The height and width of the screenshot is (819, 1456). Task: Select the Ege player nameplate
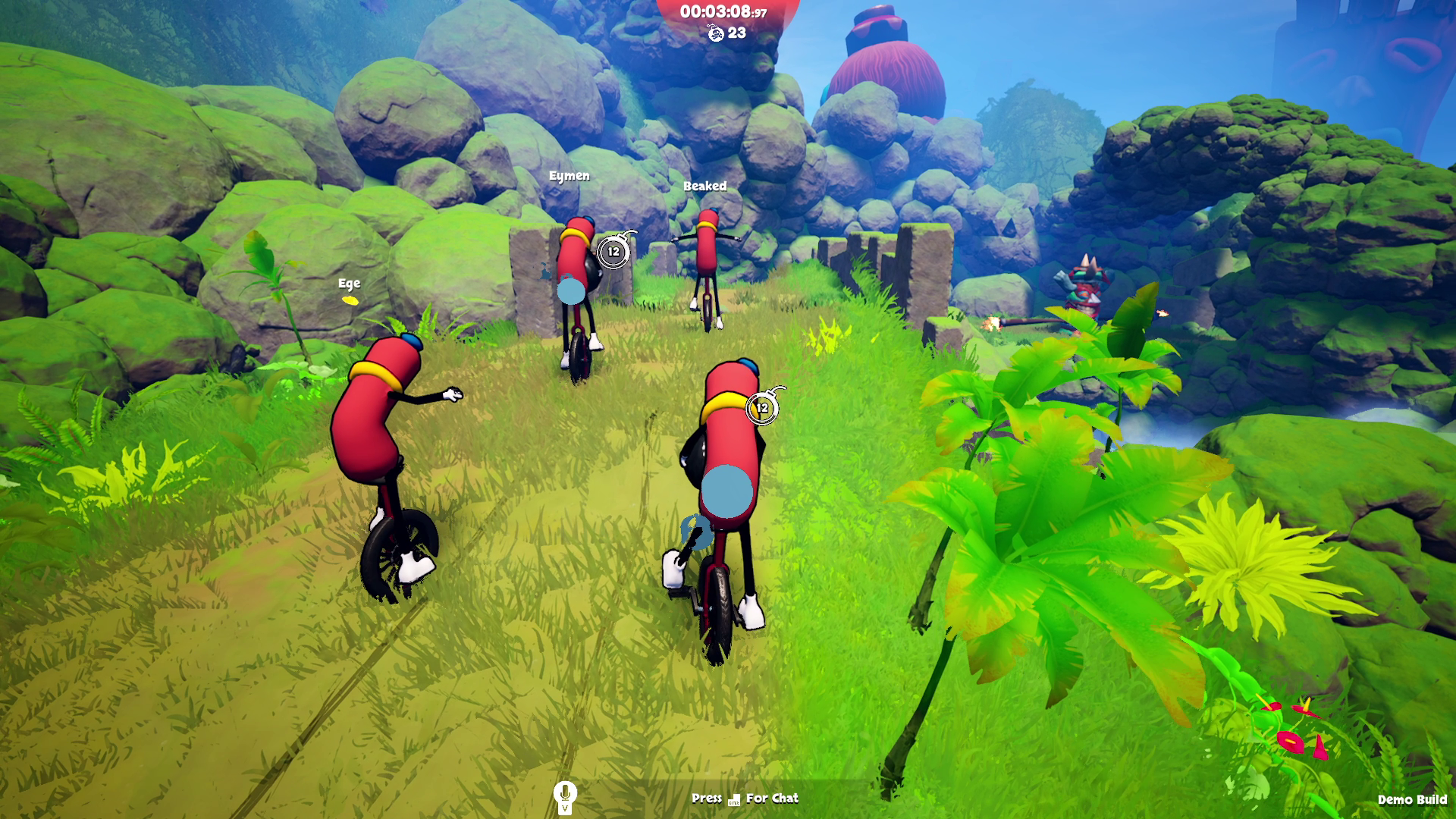coord(350,284)
